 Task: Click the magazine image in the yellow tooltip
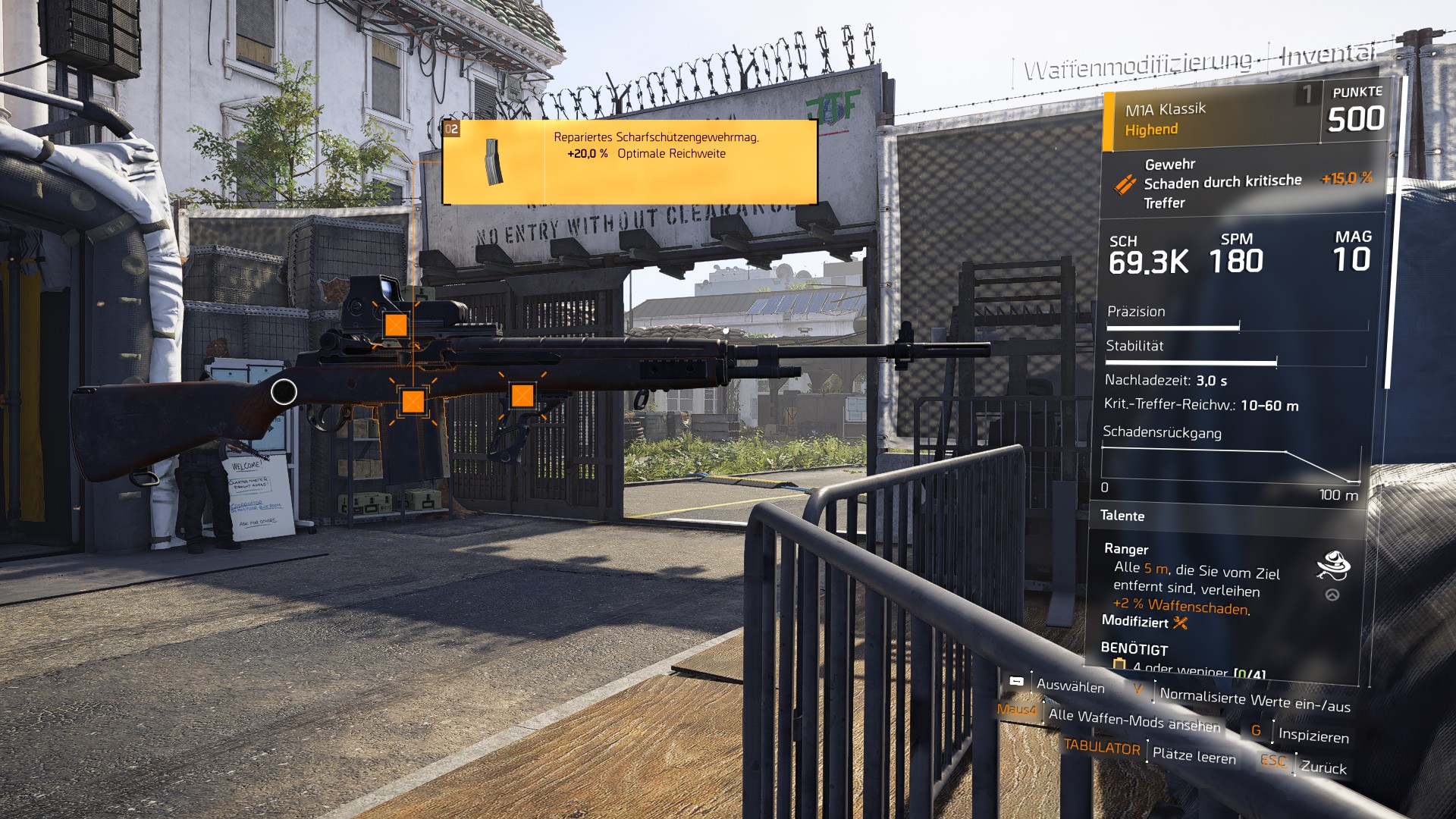click(494, 162)
